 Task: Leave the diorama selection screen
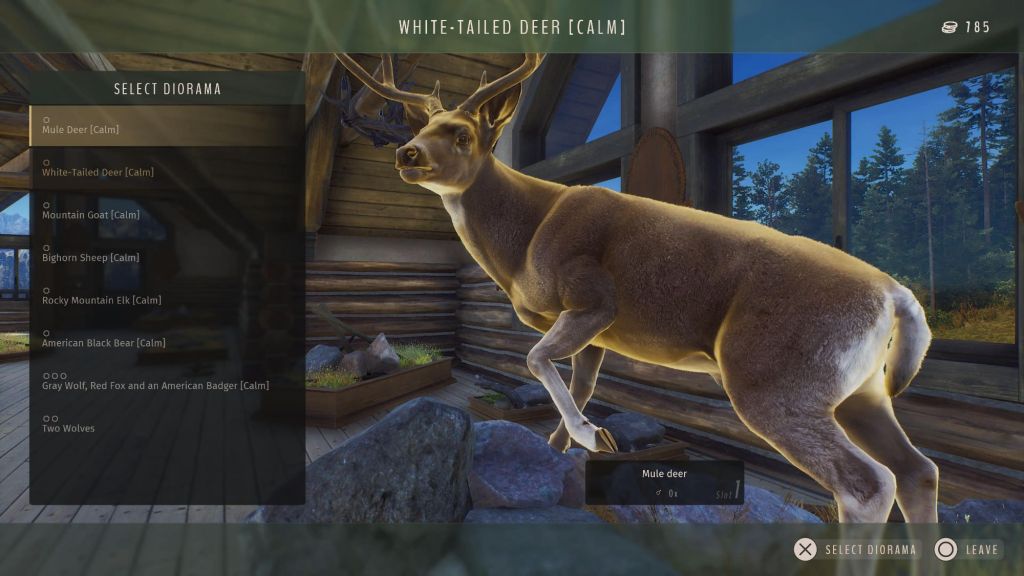click(x=968, y=549)
